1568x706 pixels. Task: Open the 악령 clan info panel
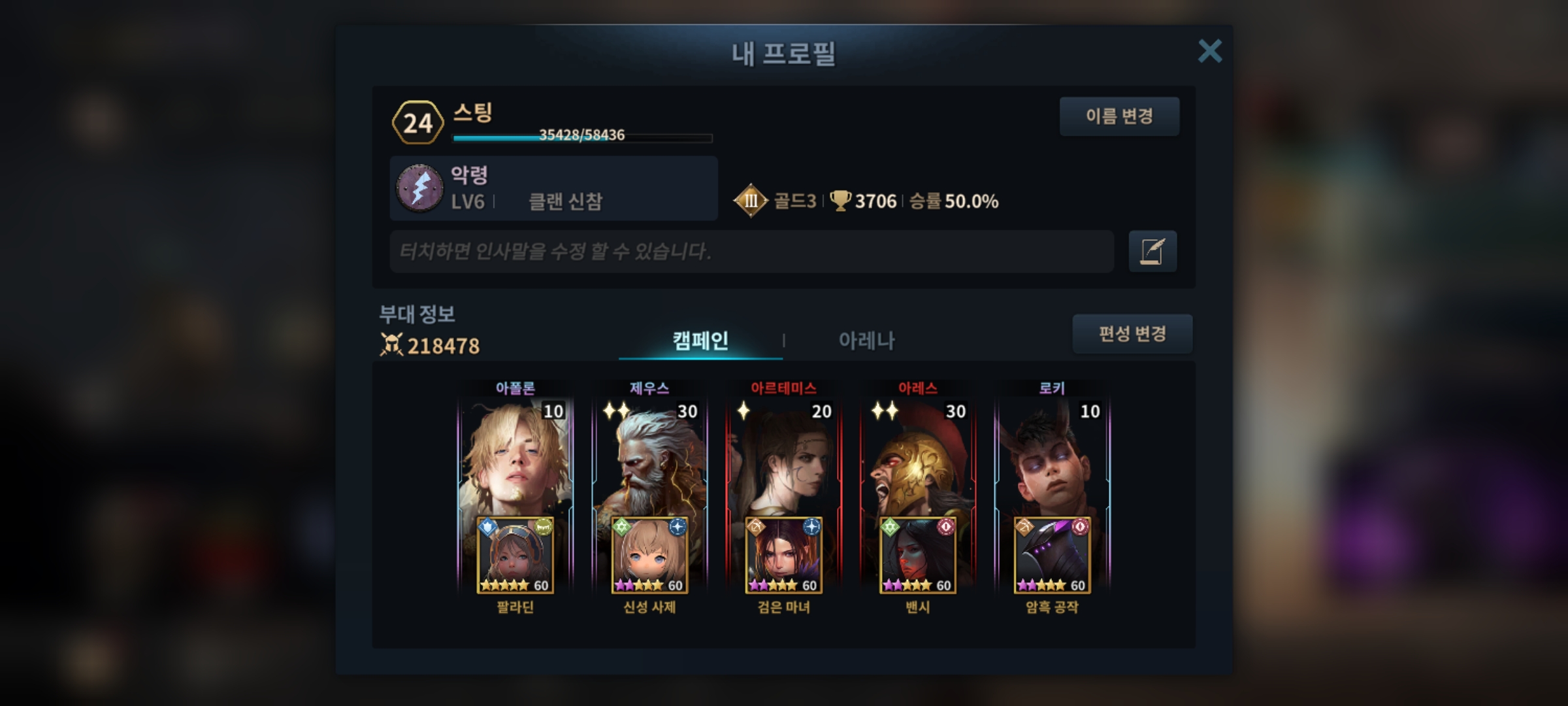[553, 188]
